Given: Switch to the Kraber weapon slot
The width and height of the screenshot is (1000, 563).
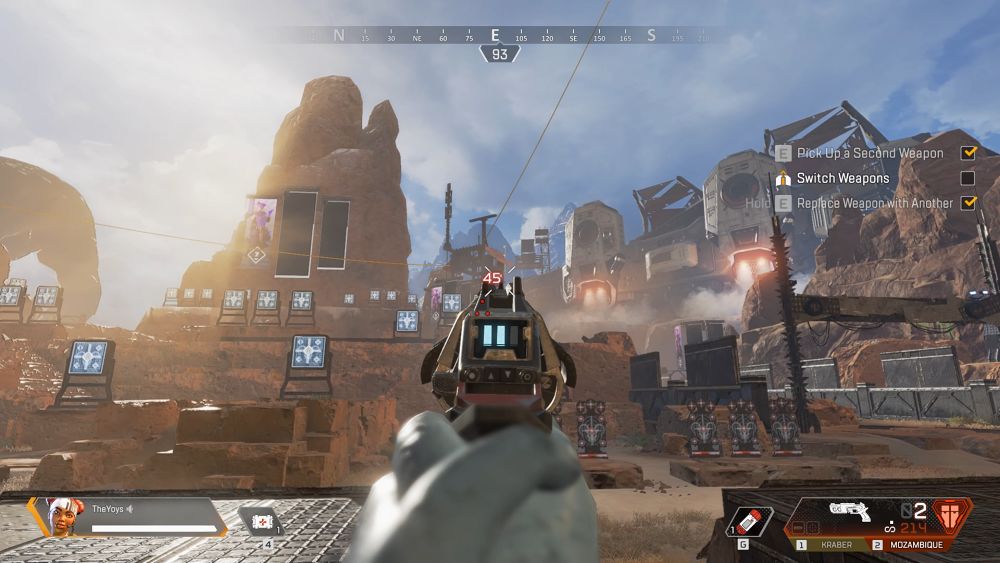Looking at the screenshot, I should 829,545.
